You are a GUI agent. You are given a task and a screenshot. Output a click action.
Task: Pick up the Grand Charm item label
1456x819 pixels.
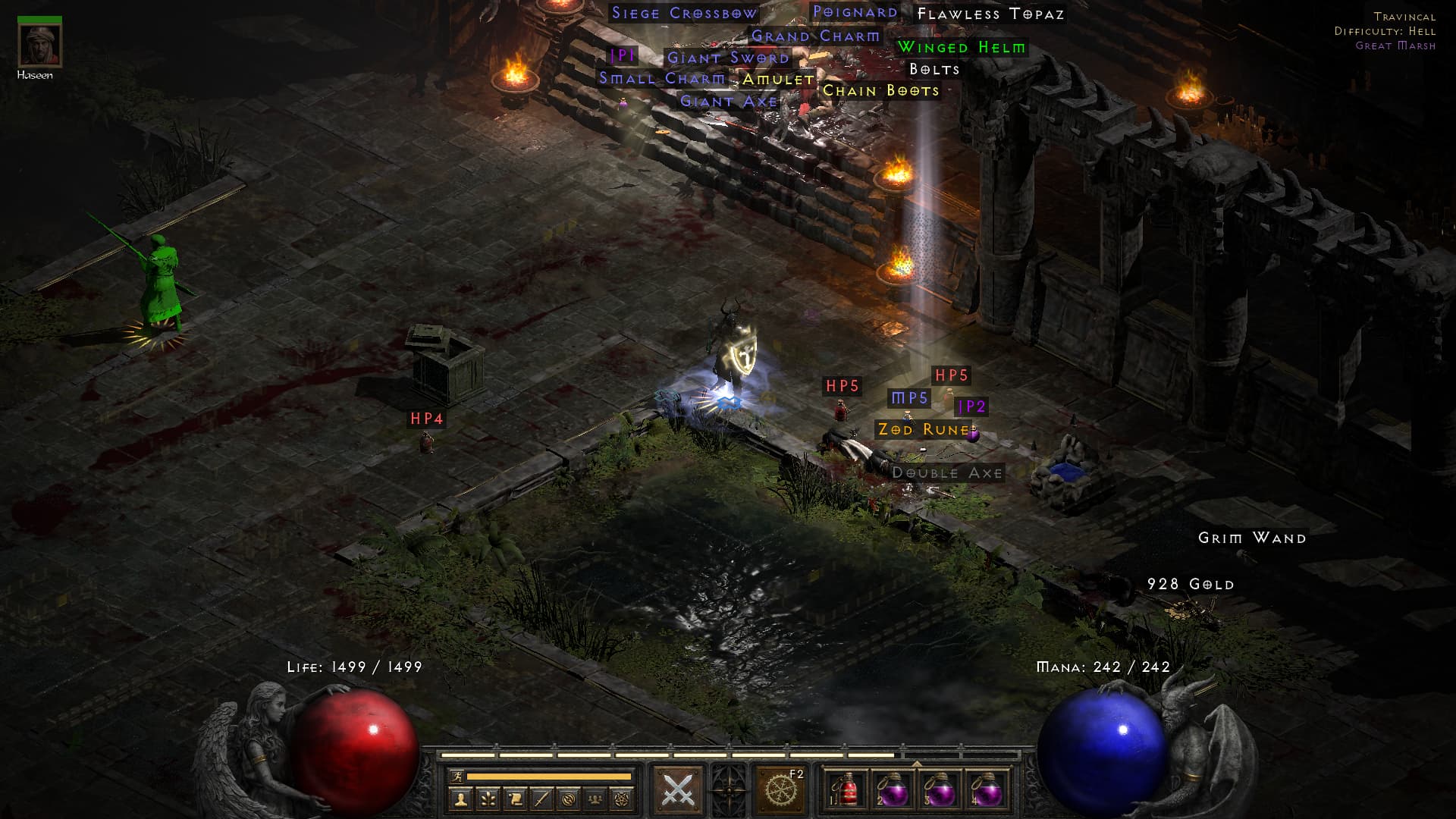[x=815, y=36]
